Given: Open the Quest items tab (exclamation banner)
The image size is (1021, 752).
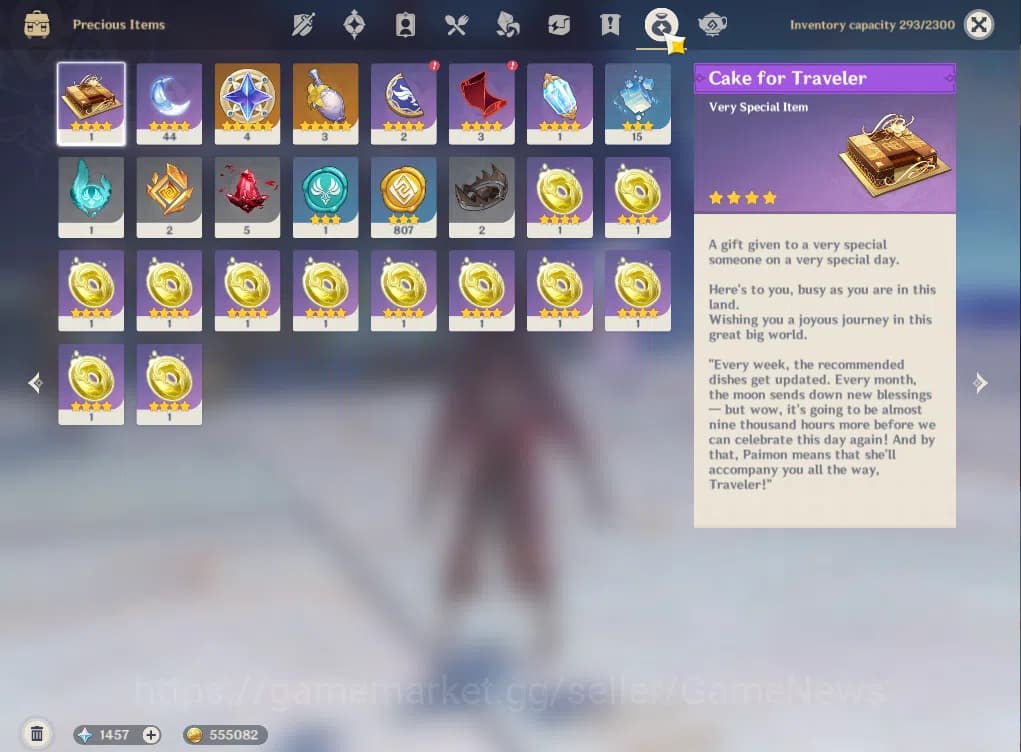Looking at the screenshot, I should [609, 25].
